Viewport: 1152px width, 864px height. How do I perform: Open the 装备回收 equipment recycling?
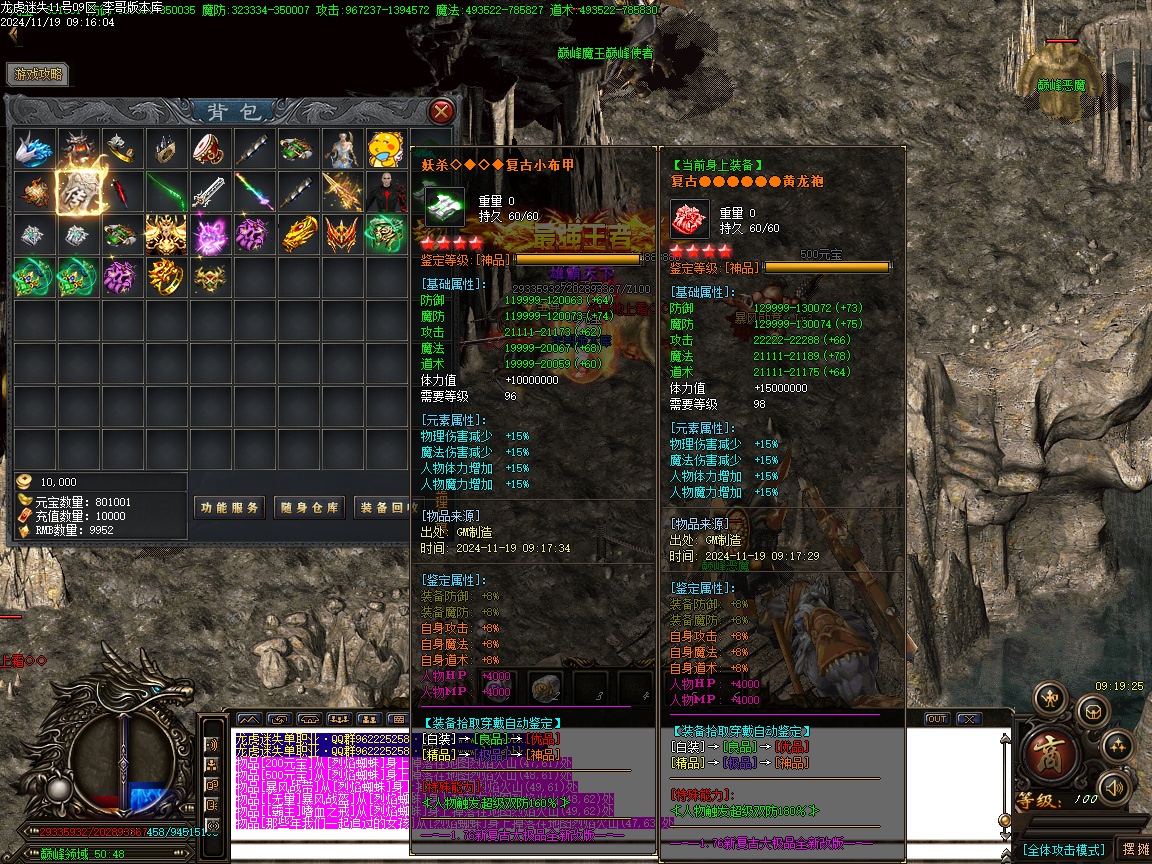pyautogui.click(x=385, y=507)
